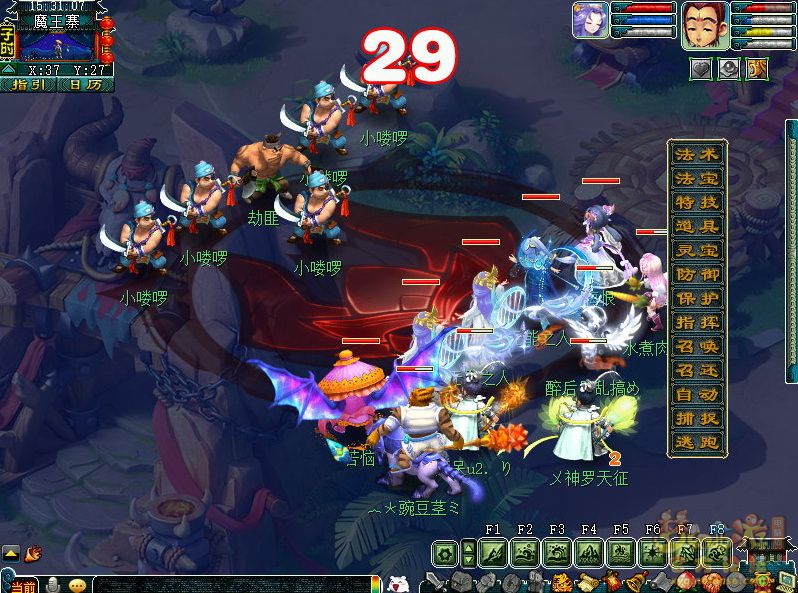
Task: Select the 防御 defend command
Action: pos(696,274)
